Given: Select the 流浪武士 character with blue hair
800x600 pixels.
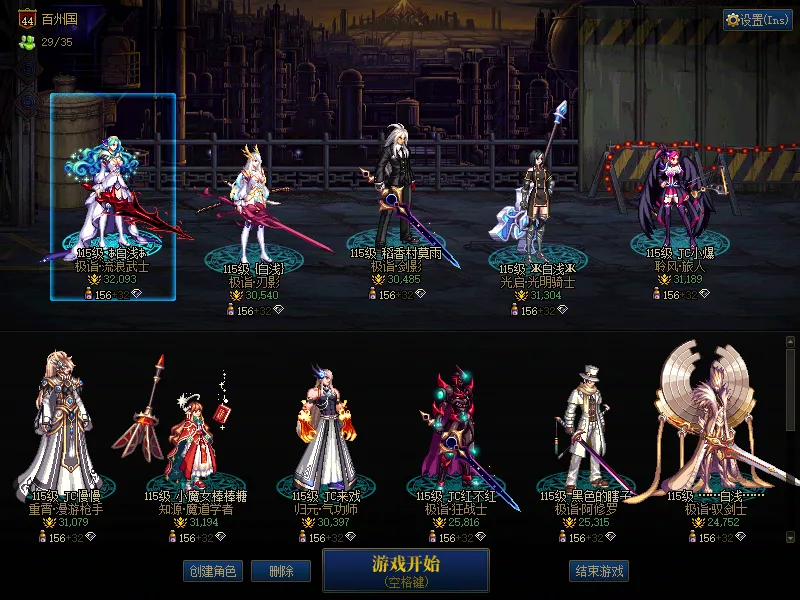Looking at the screenshot, I should tap(113, 197).
